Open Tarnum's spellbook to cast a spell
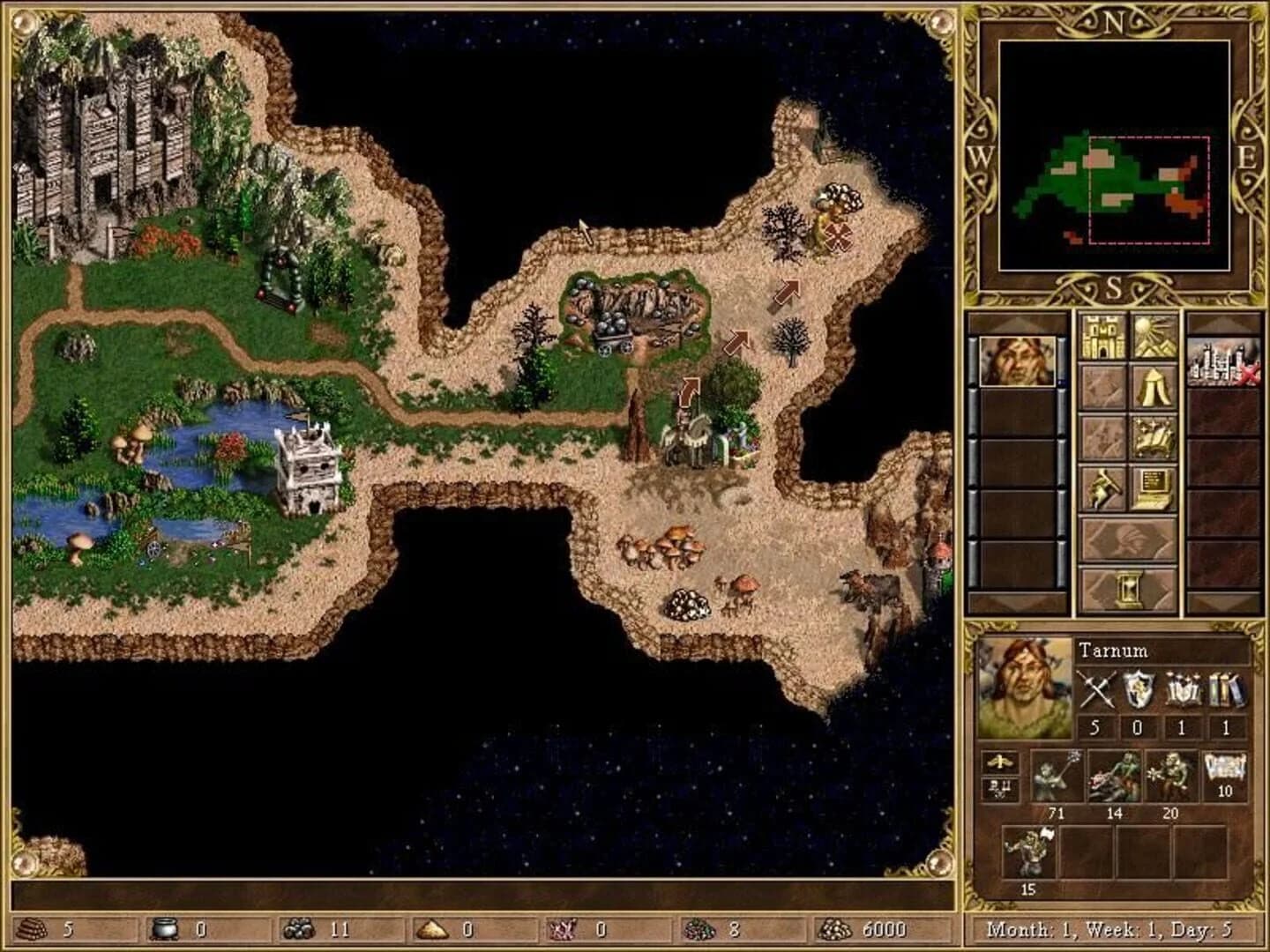 pyautogui.click(x=1154, y=436)
